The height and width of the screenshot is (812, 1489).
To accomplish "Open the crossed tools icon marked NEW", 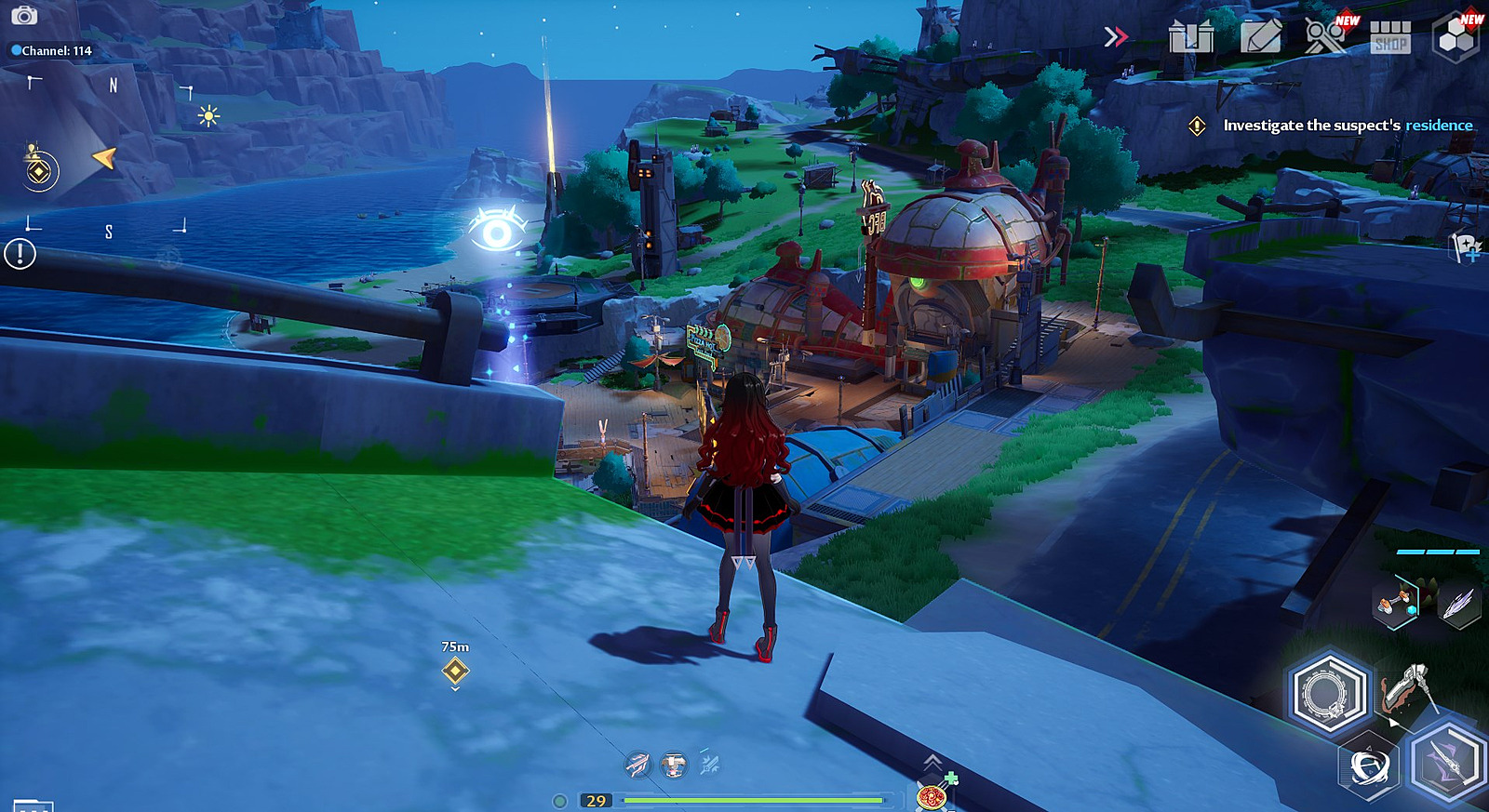I will [1325, 36].
